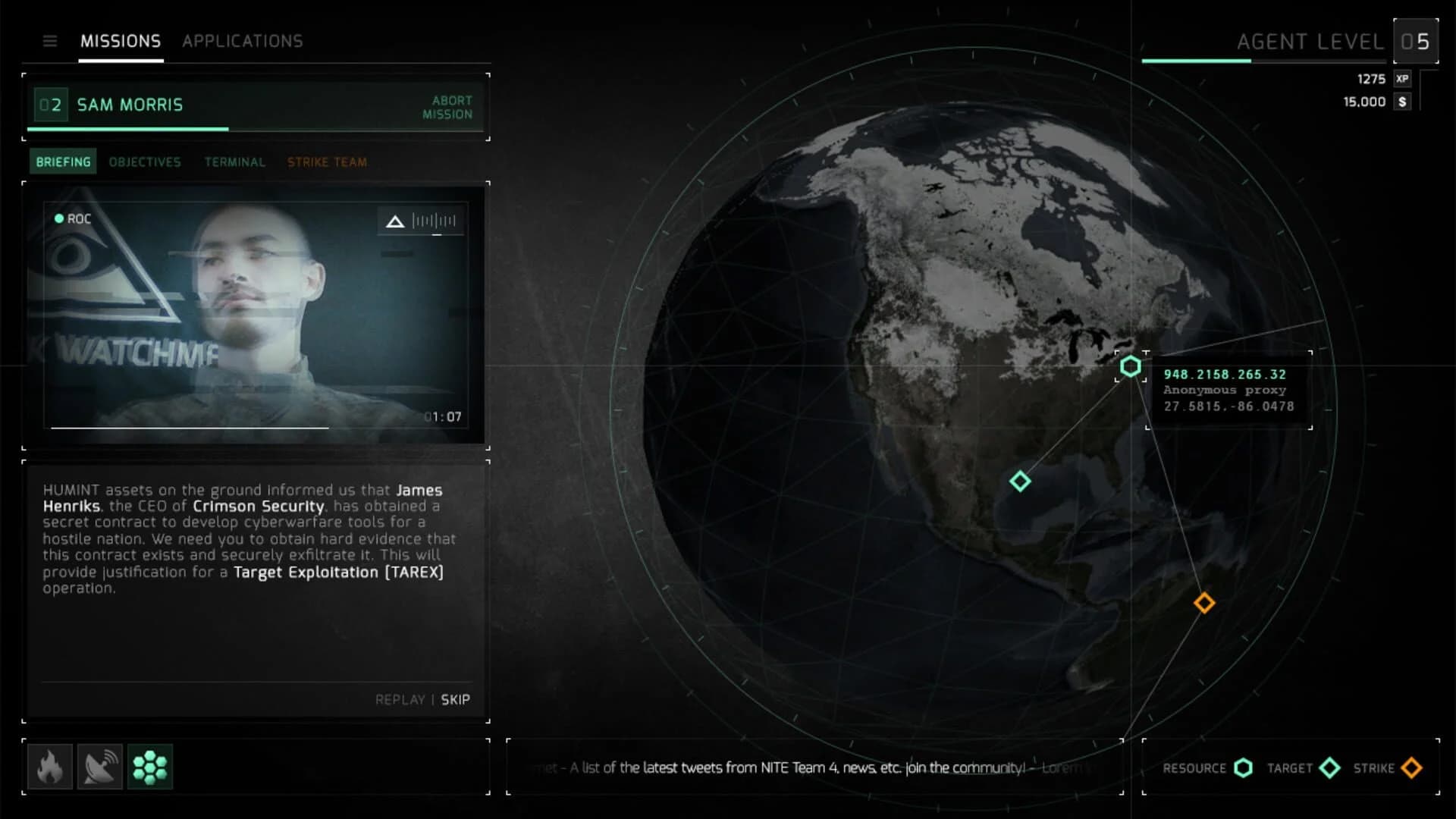Viewport: 1456px width, 819px height.
Task: Open the satellite dish tool
Action: (100, 767)
